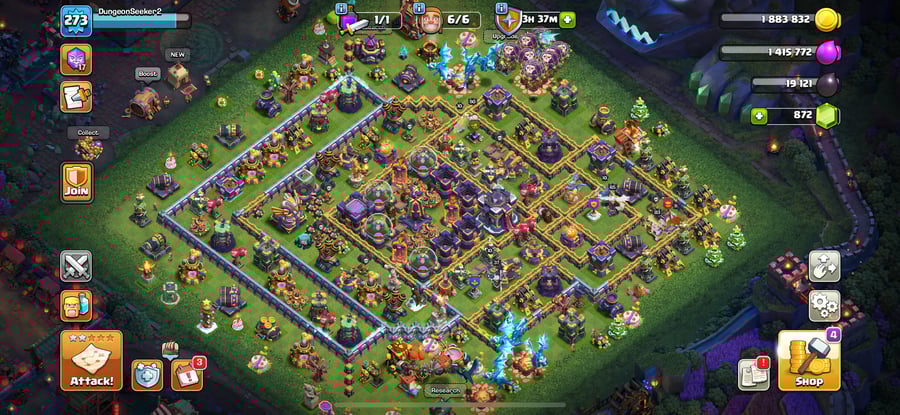Buy gems with the green plus button
The height and width of the screenshot is (415, 900).
pos(760,117)
